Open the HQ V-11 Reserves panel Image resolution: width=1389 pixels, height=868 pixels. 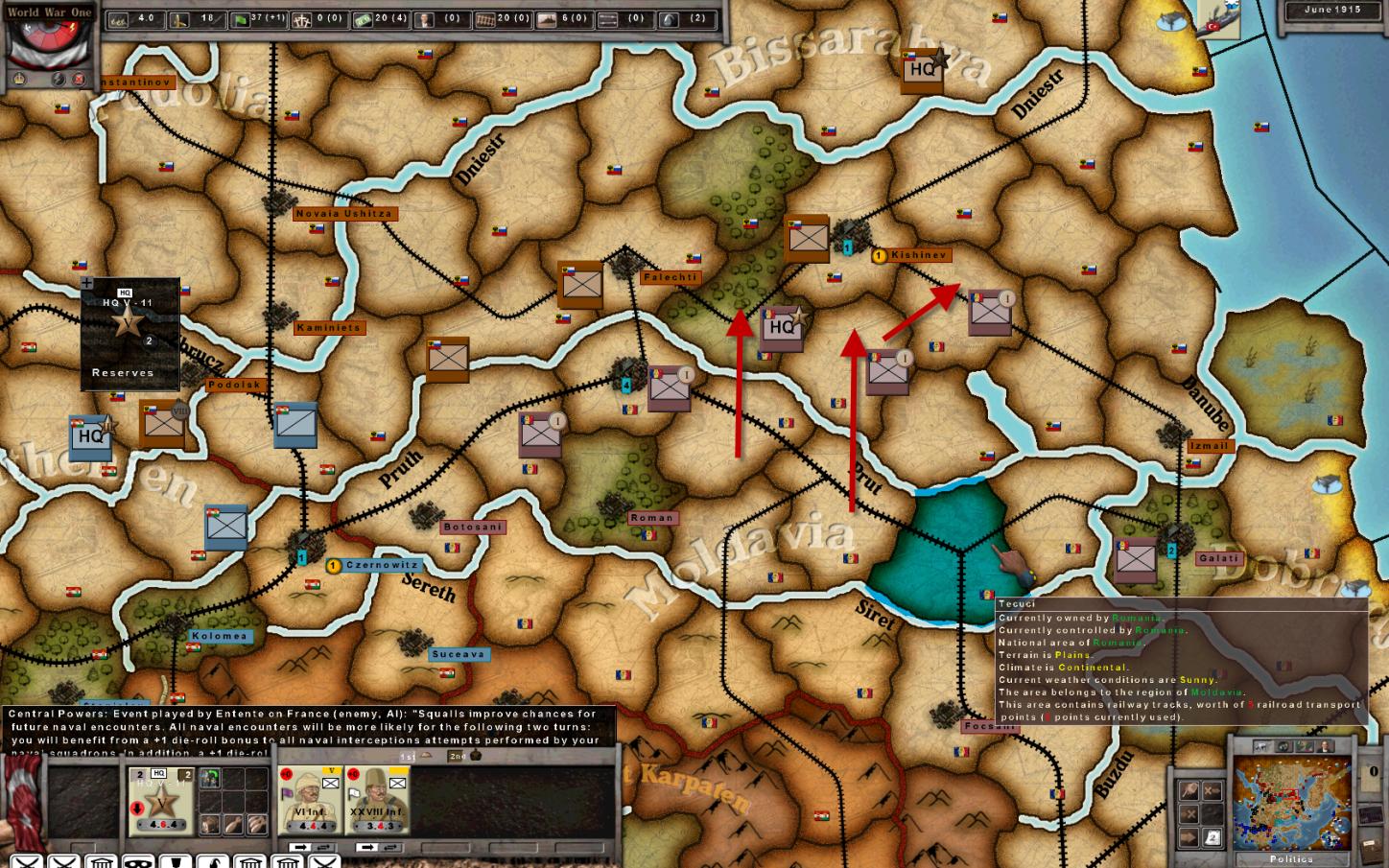pos(129,334)
